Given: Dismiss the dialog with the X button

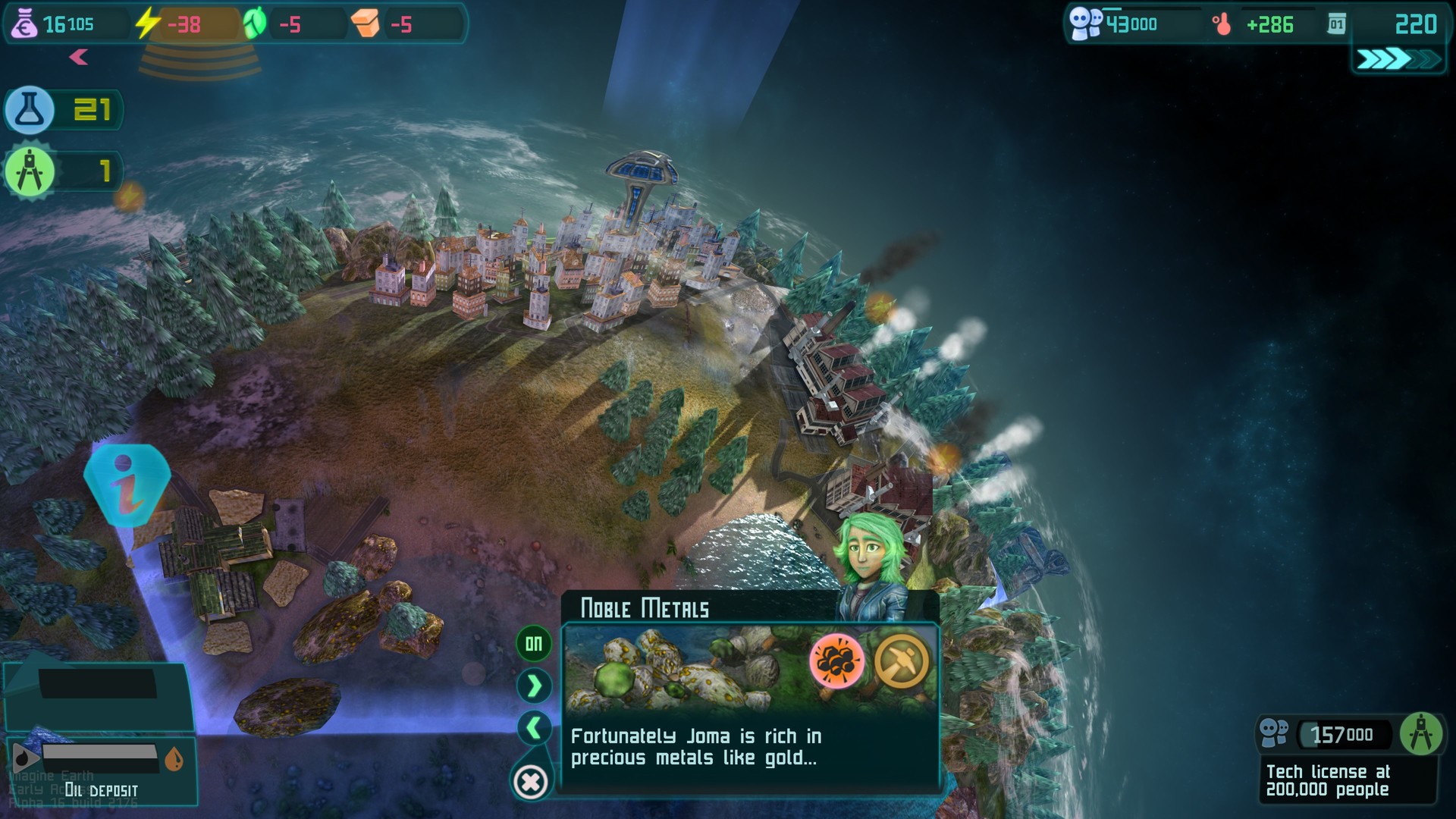Looking at the screenshot, I should coord(531,779).
